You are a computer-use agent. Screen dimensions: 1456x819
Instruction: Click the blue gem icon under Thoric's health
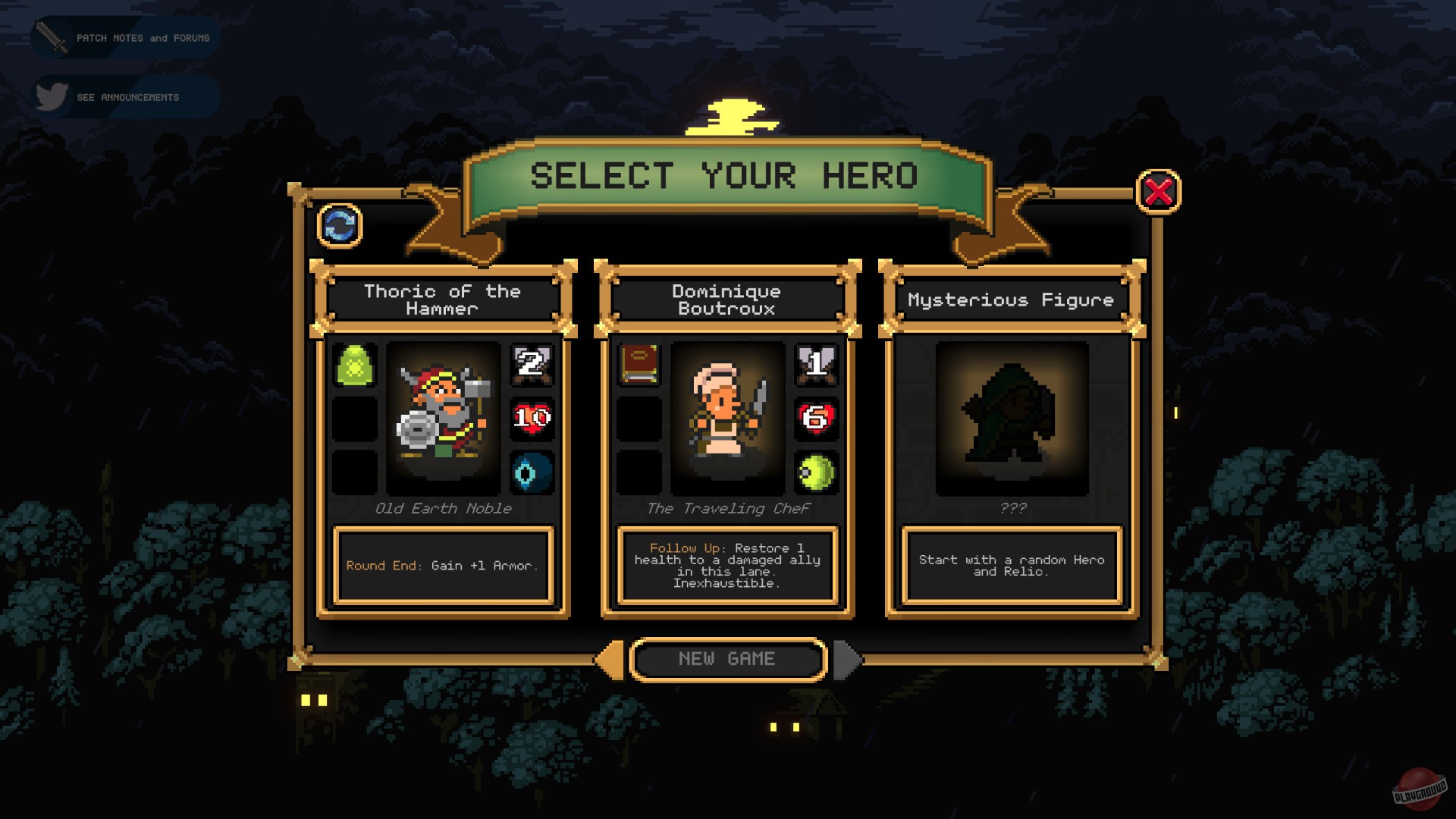(x=532, y=472)
